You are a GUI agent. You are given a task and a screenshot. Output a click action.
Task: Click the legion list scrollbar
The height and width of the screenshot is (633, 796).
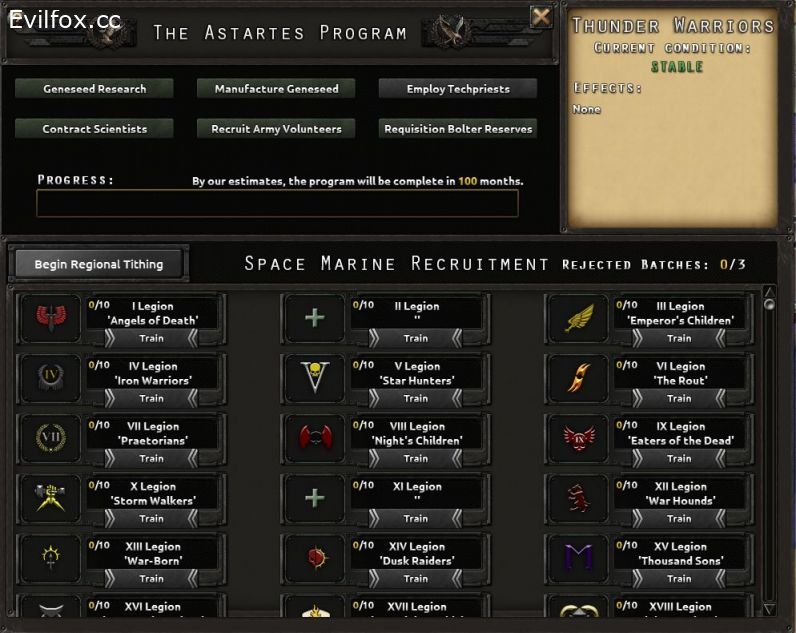[769, 450]
